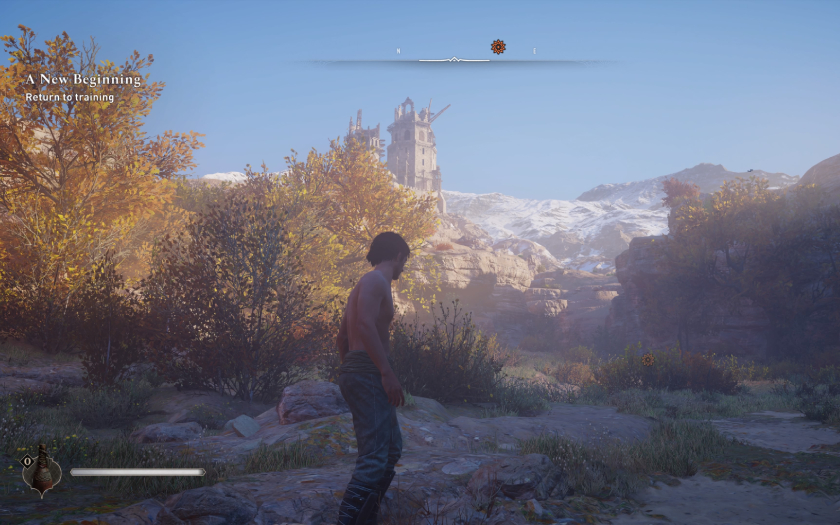
Task: Open the A New Beginning quest tracker
Action: coord(83,79)
